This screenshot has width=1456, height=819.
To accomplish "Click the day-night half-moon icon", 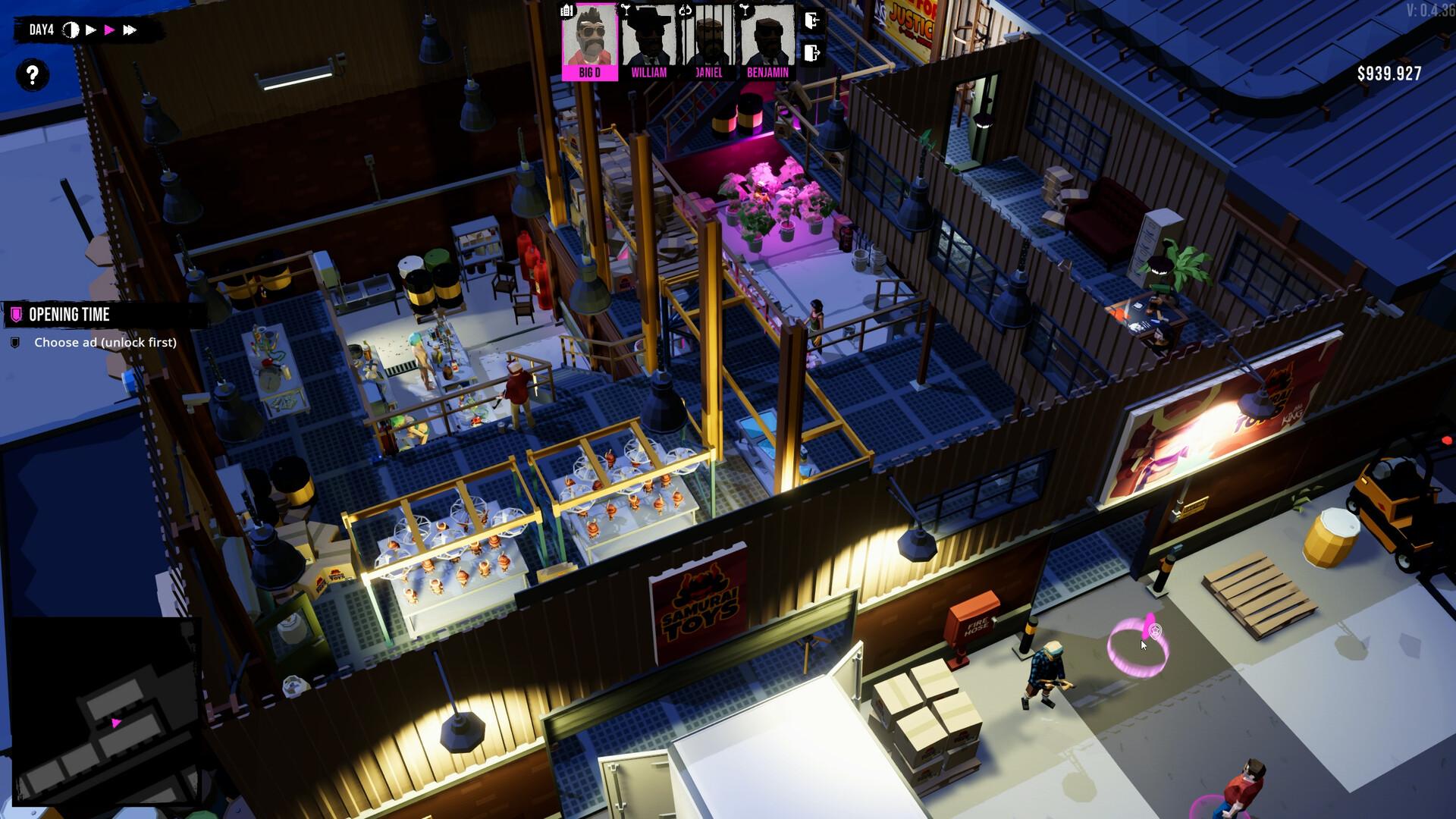I will (71, 30).
